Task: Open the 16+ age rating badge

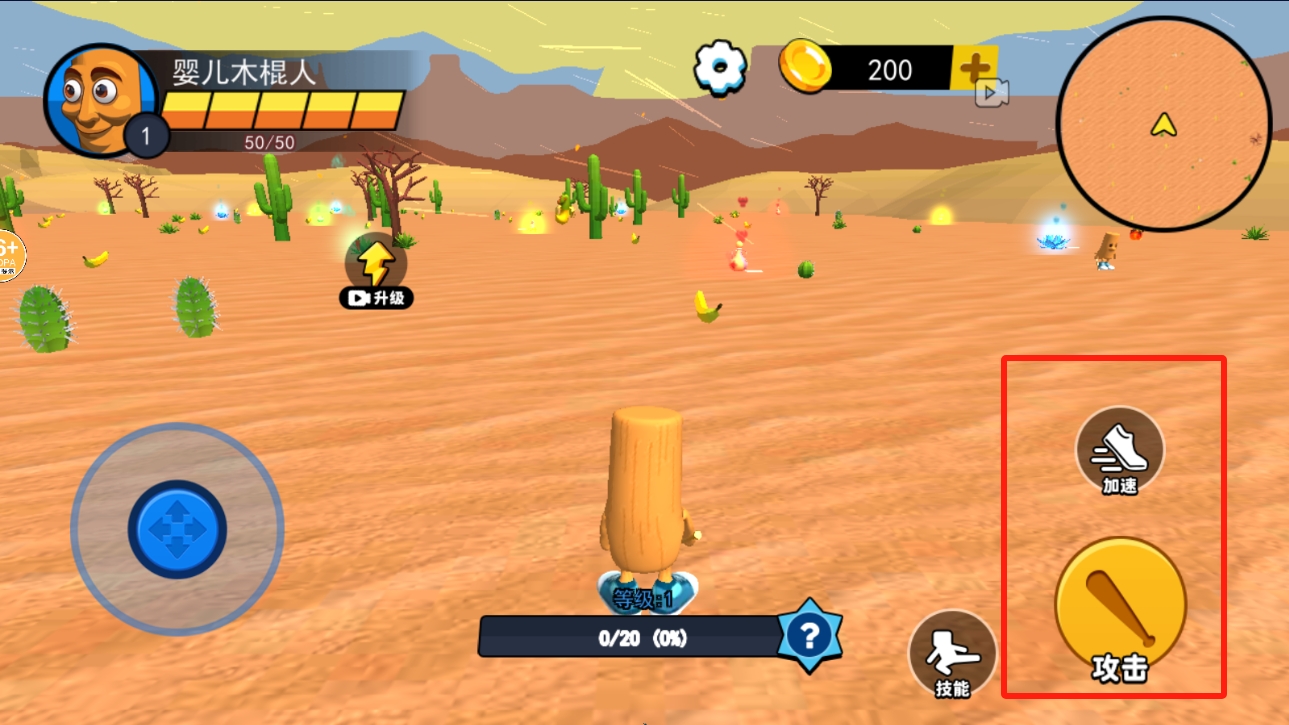Action: point(9,257)
